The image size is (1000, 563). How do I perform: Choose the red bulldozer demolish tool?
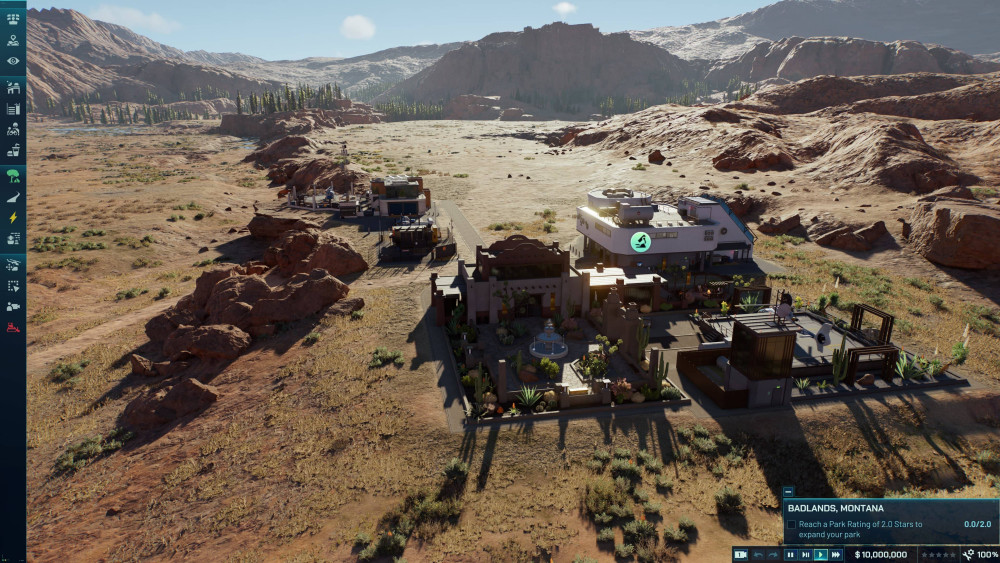point(13,327)
